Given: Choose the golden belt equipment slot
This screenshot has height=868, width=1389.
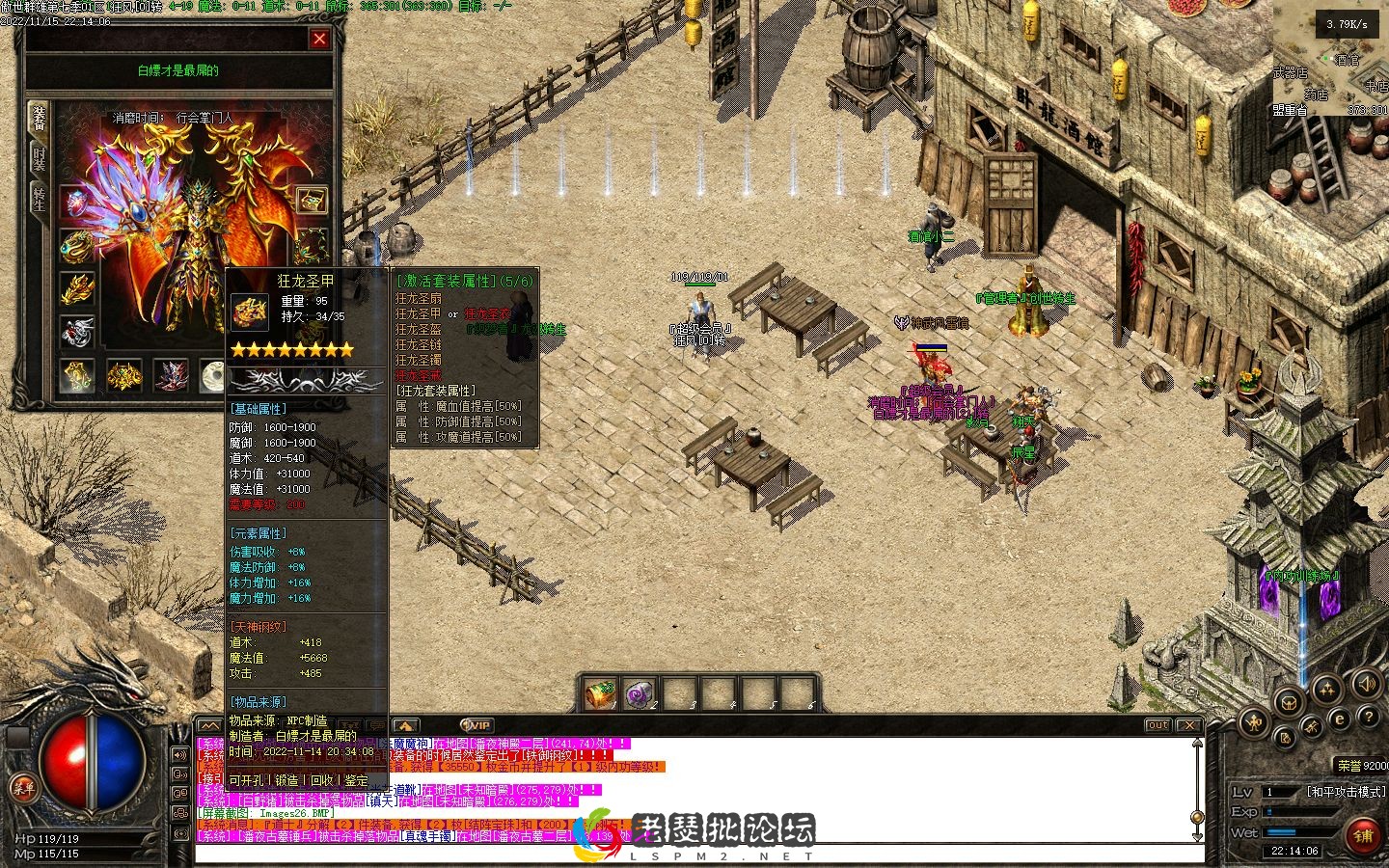Looking at the screenshot, I should point(124,376).
